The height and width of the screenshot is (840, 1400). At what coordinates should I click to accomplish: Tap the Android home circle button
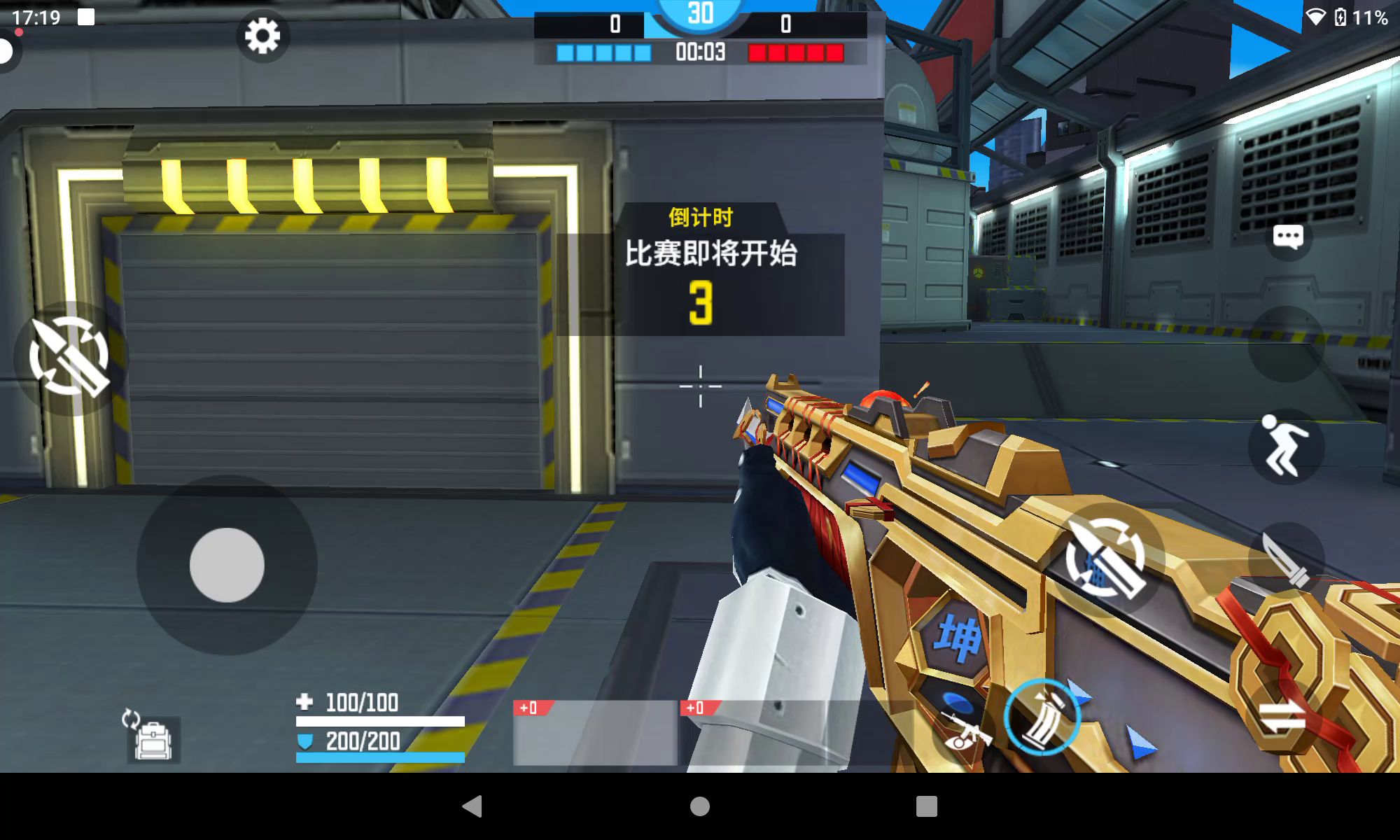click(x=700, y=806)
